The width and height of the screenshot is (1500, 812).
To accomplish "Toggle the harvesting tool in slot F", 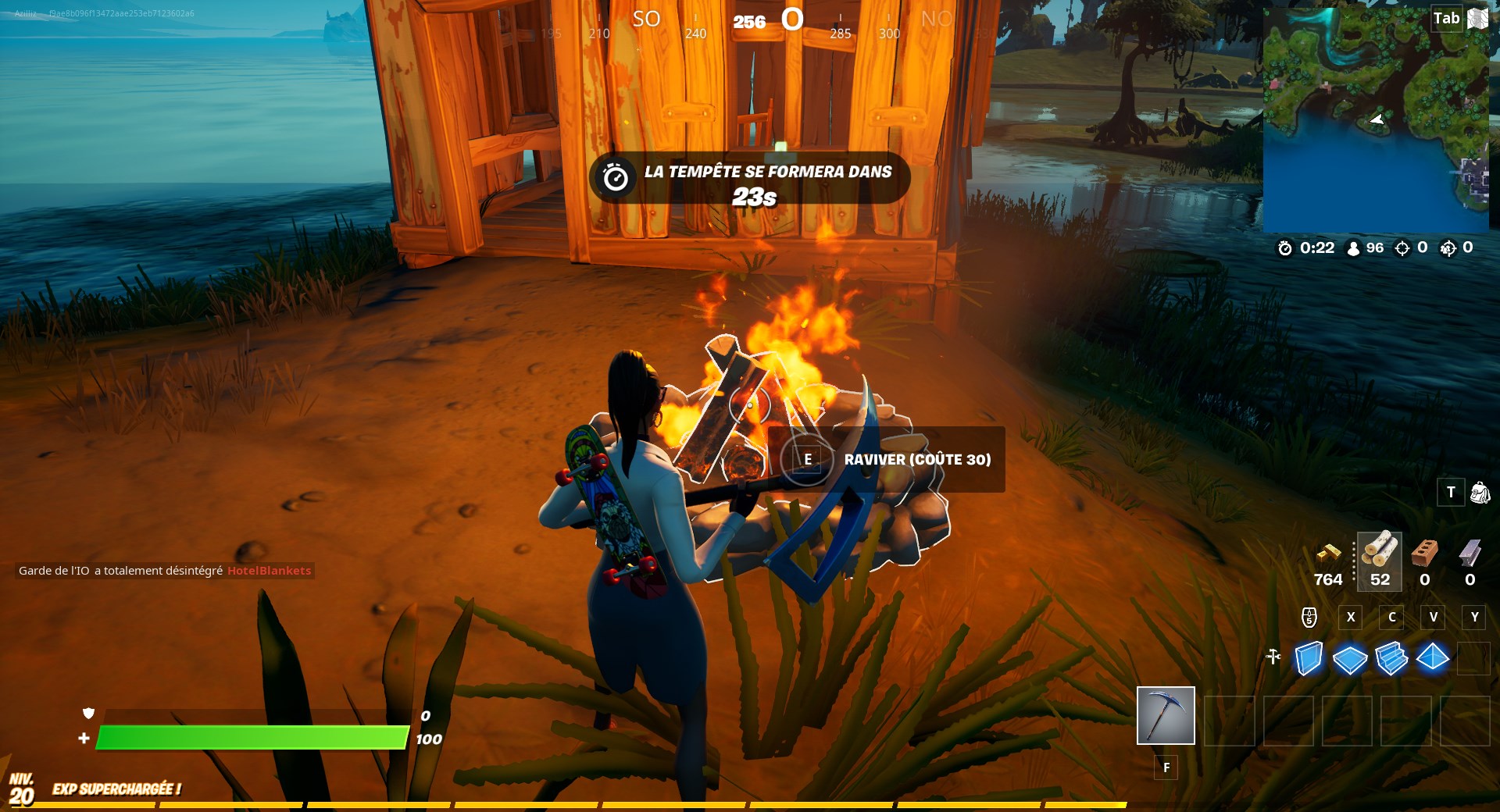I will click(1166, 716).
